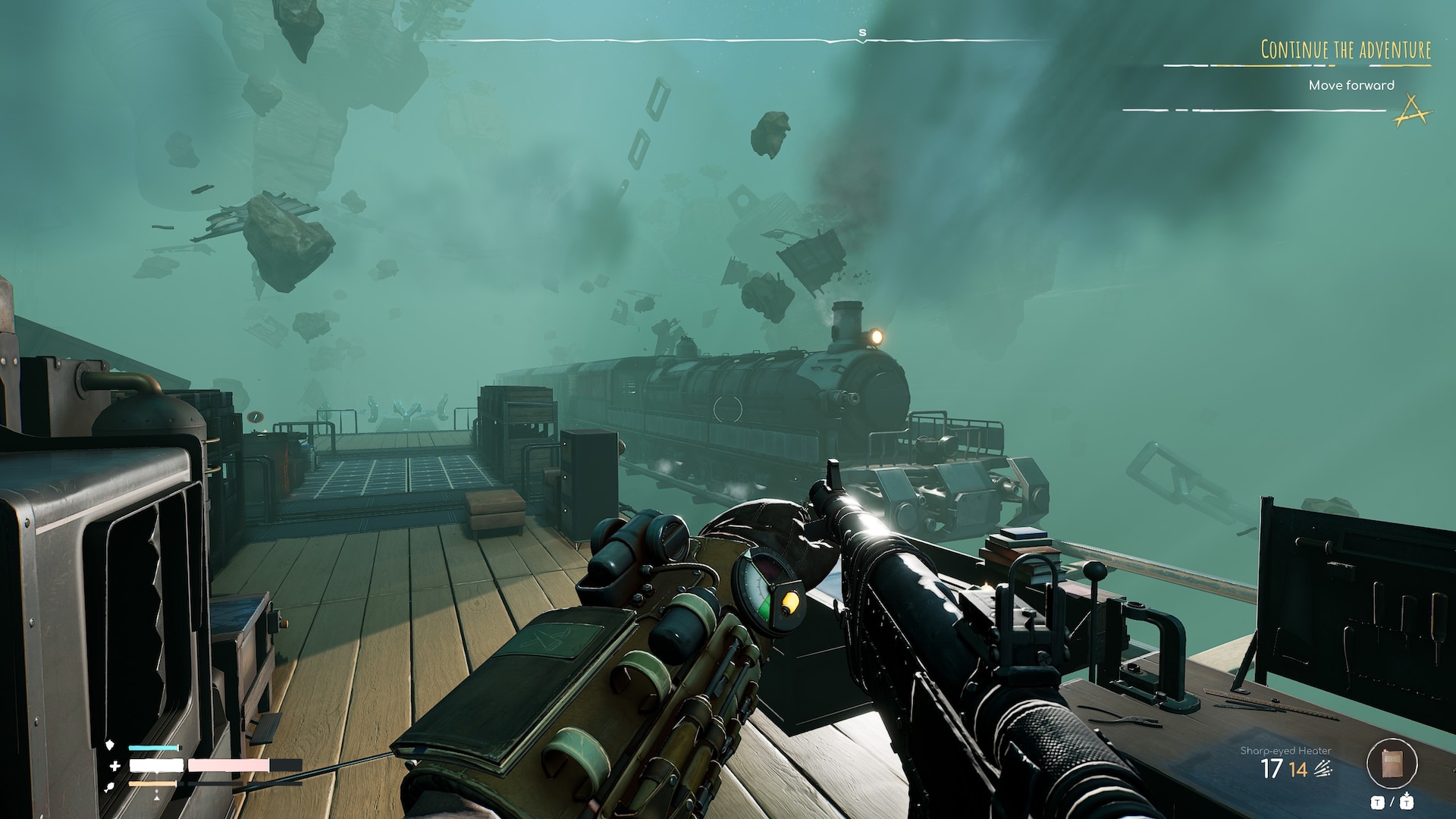Select the circular book item slot
The height and width of the screenshot is (819, 1456).
(x=1392, y=764)
